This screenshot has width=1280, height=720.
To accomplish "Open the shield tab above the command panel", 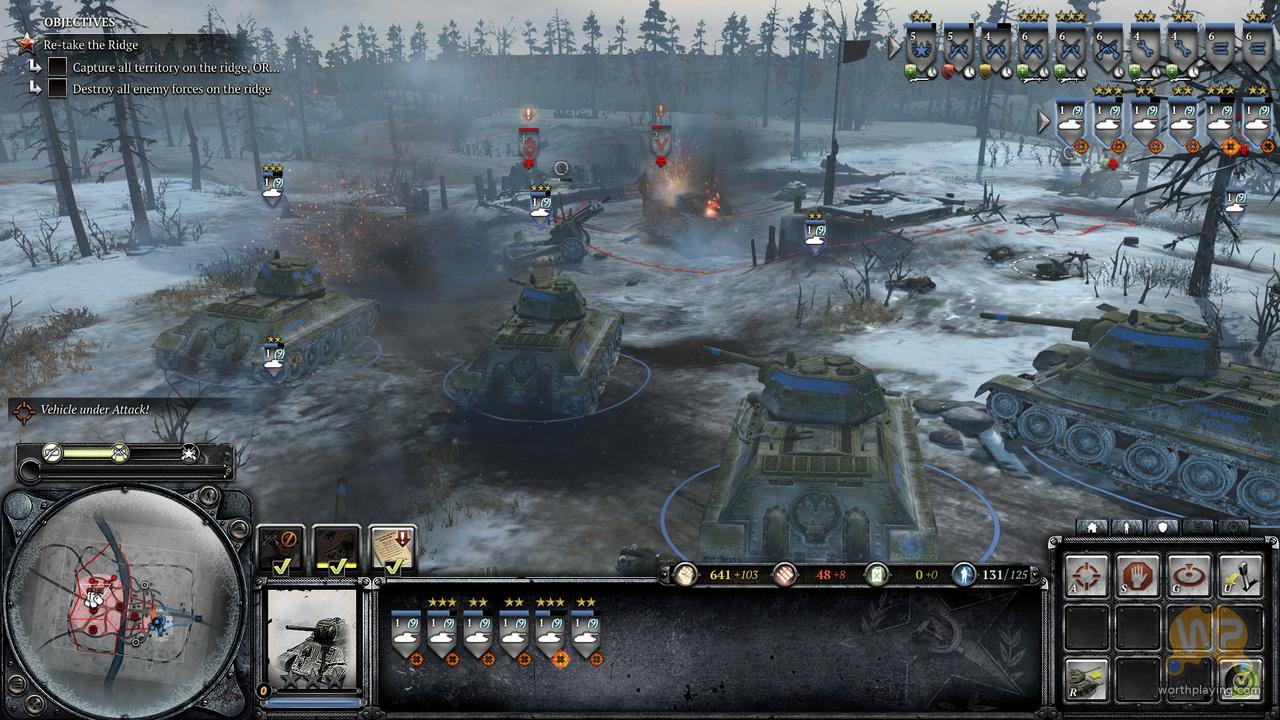I will [1162, 526].
